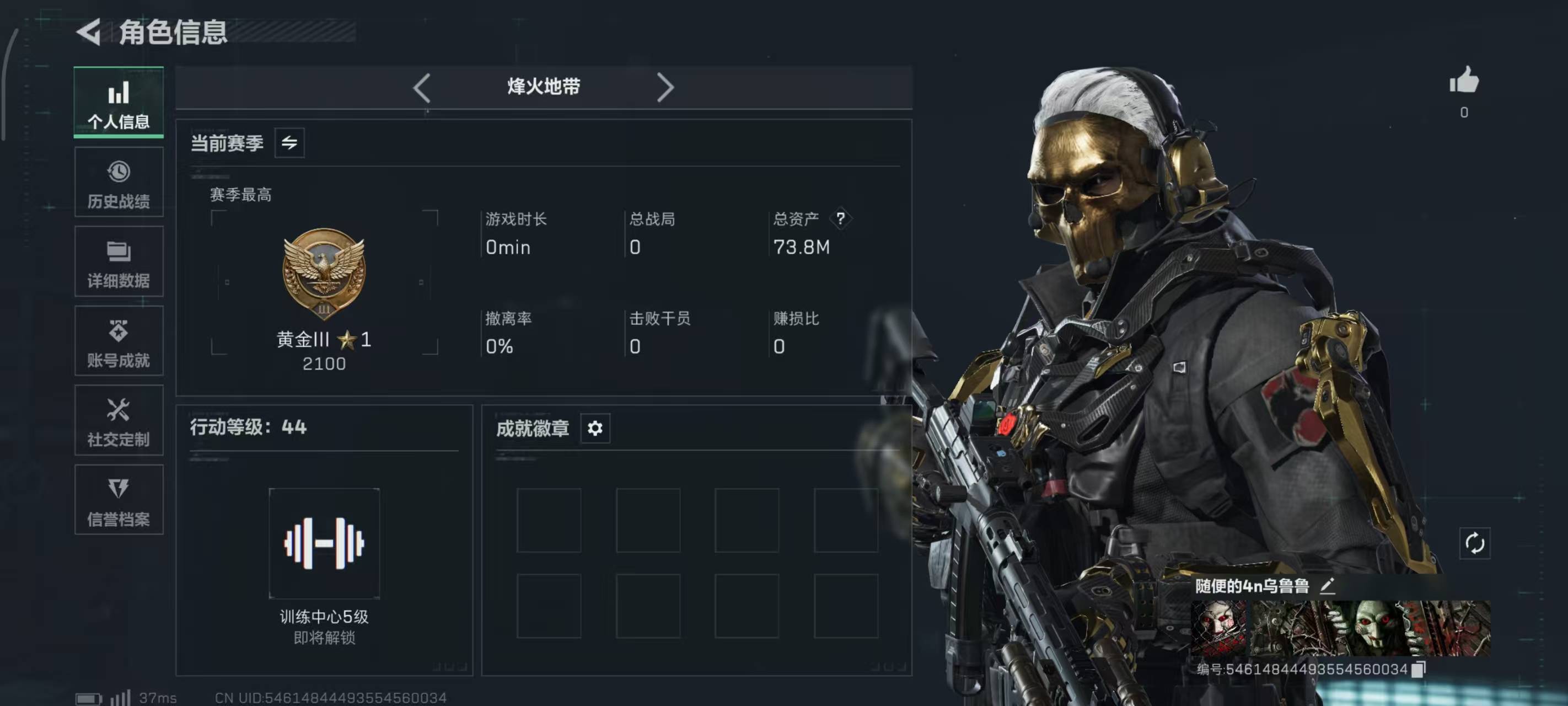Open the 社交定制 tab
The width and height of the screenshot is (1568, 706).
[x=119, y=420]
